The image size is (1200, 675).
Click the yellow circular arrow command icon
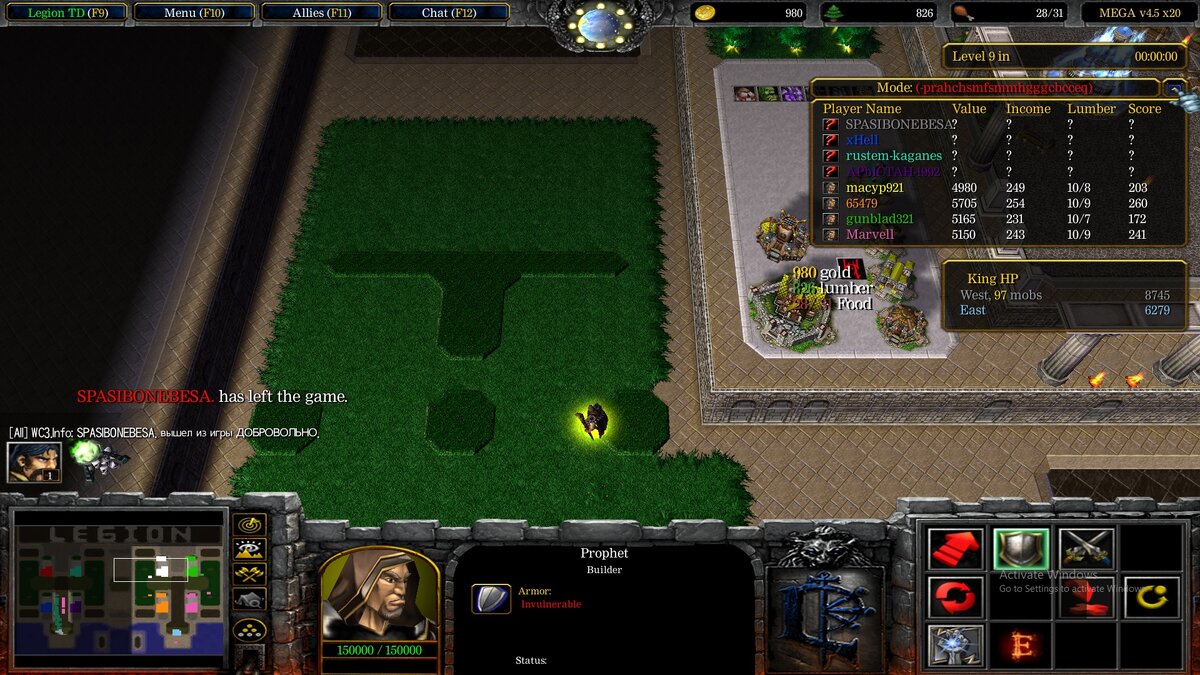click(1152, 597)
